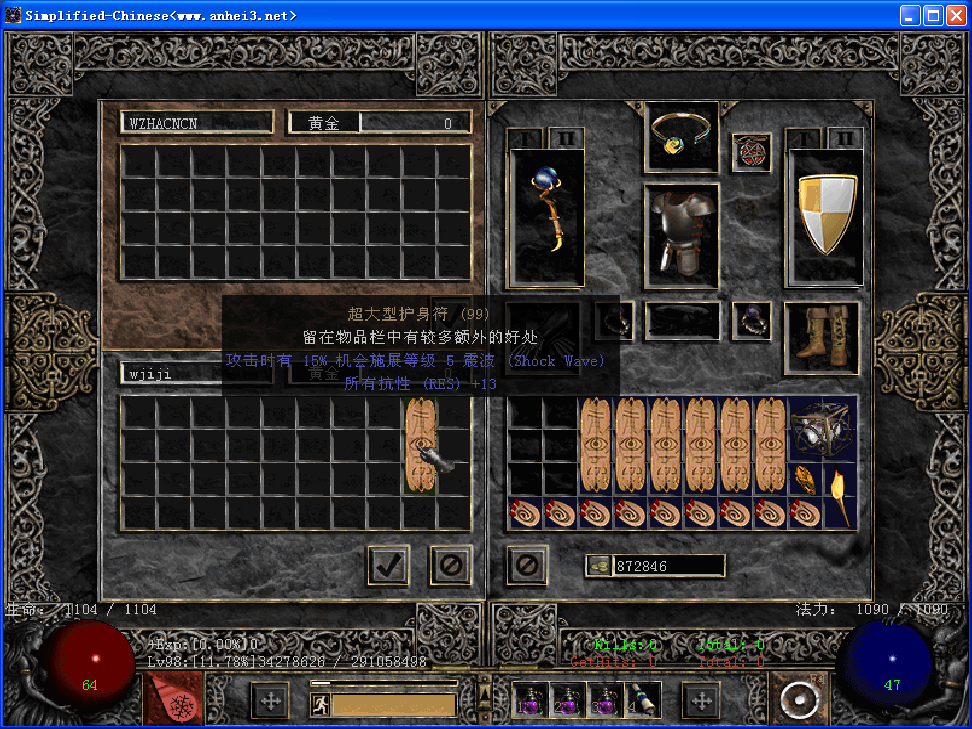The width and height of the screenshot is (972, 729).
Task: Pick up the Horadric Cube in the inventory
Action: tap(823, 428)
